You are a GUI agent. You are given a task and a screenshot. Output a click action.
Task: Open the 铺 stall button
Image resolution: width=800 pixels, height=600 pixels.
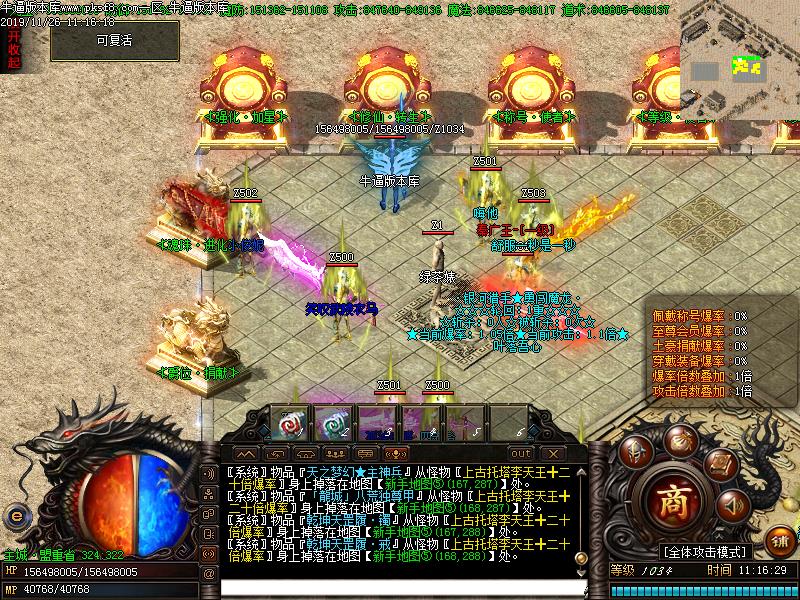(779, 538)
